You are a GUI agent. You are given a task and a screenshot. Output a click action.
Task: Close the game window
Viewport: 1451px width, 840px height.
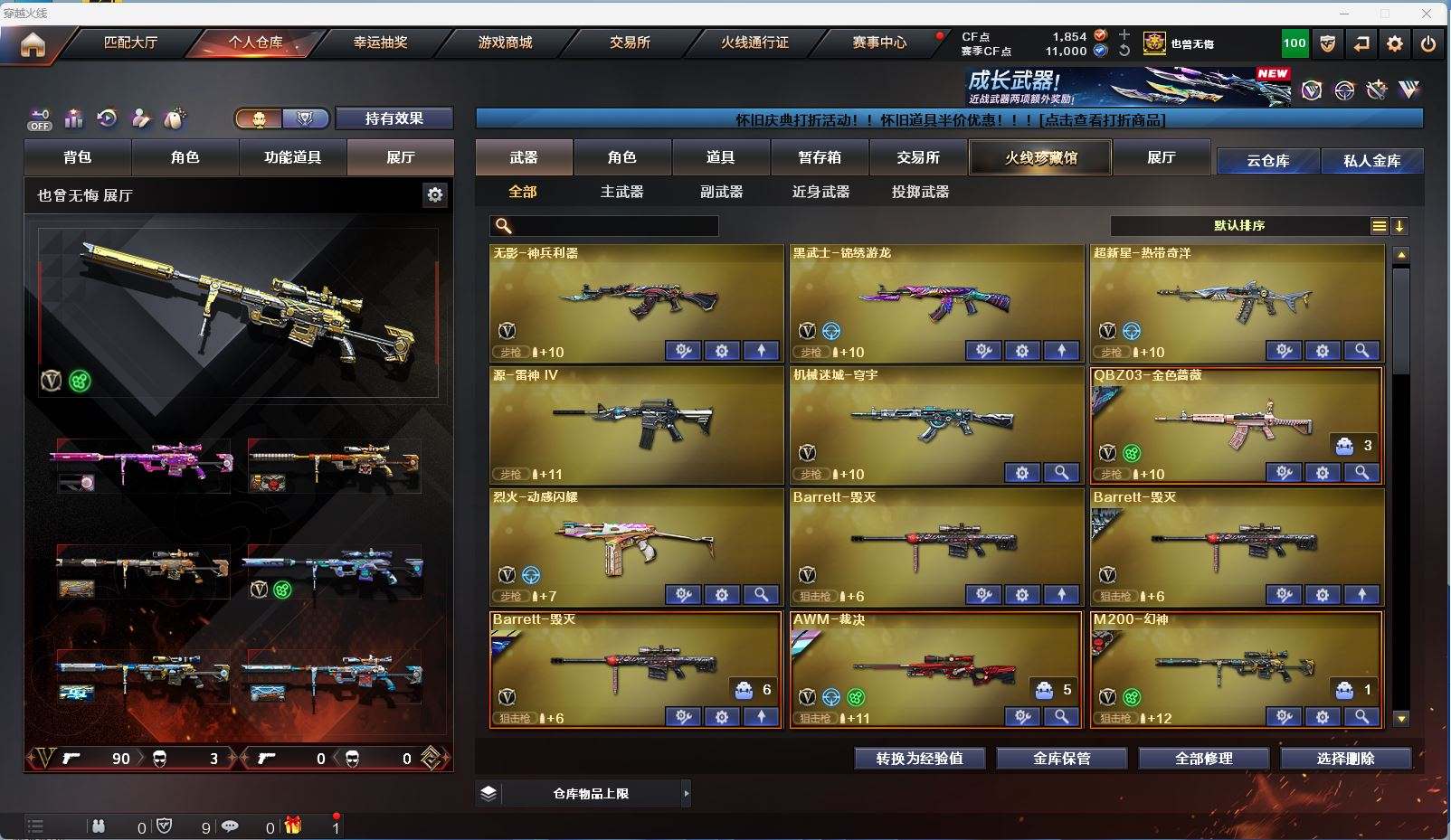[1427, 14]
